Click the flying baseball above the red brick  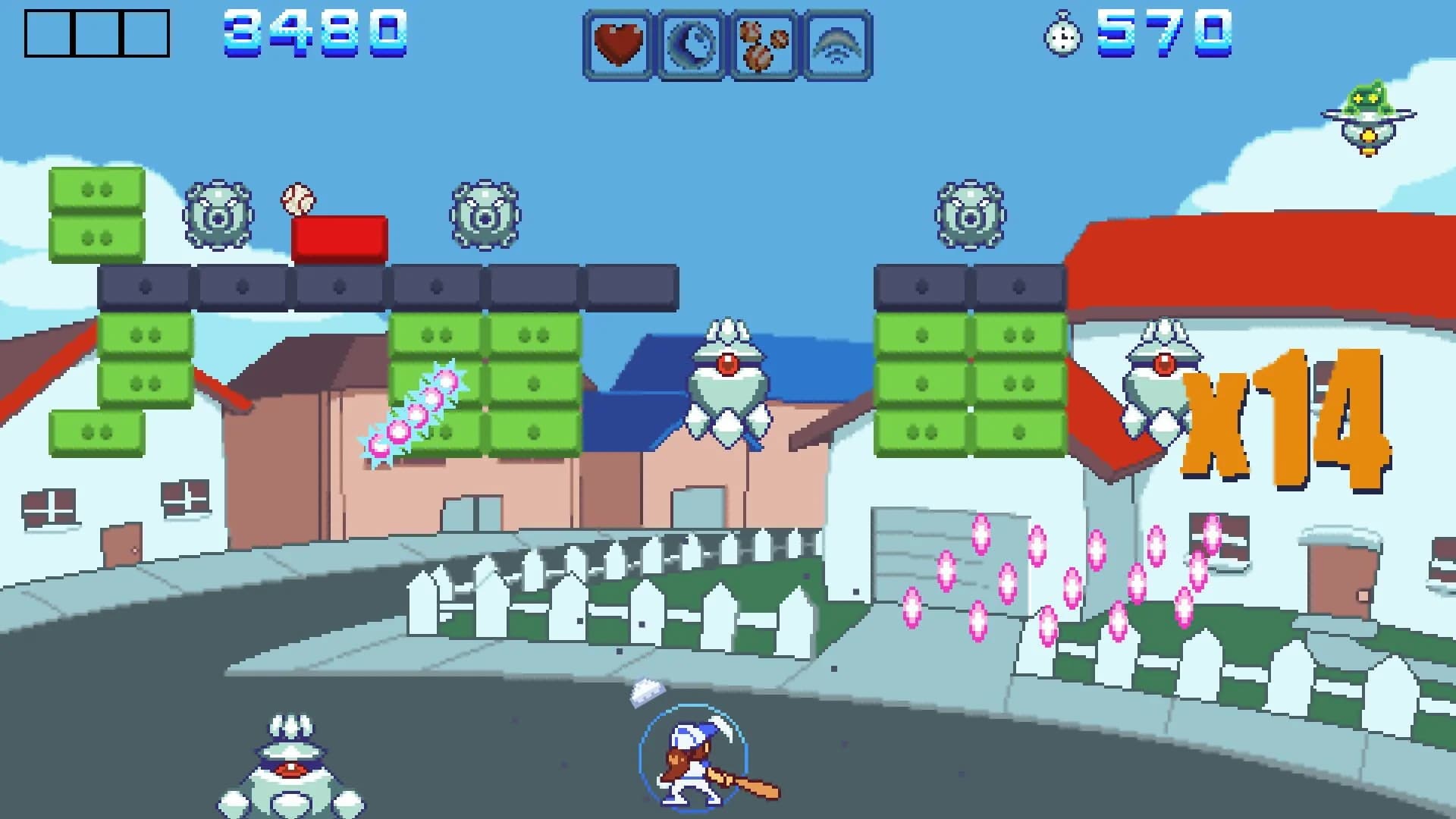pos(297,199)
